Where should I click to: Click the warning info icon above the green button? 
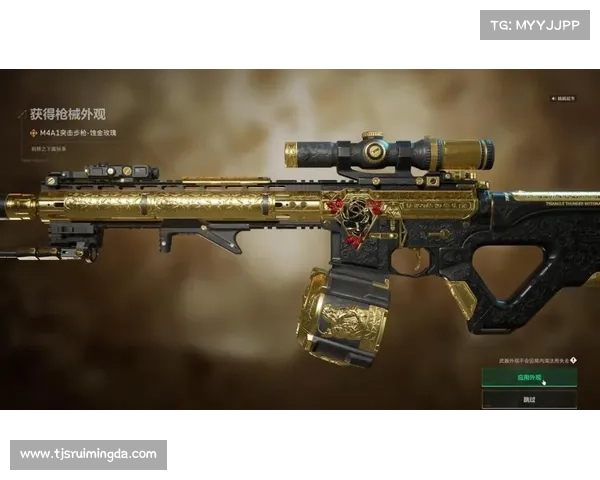coord(574,360)
